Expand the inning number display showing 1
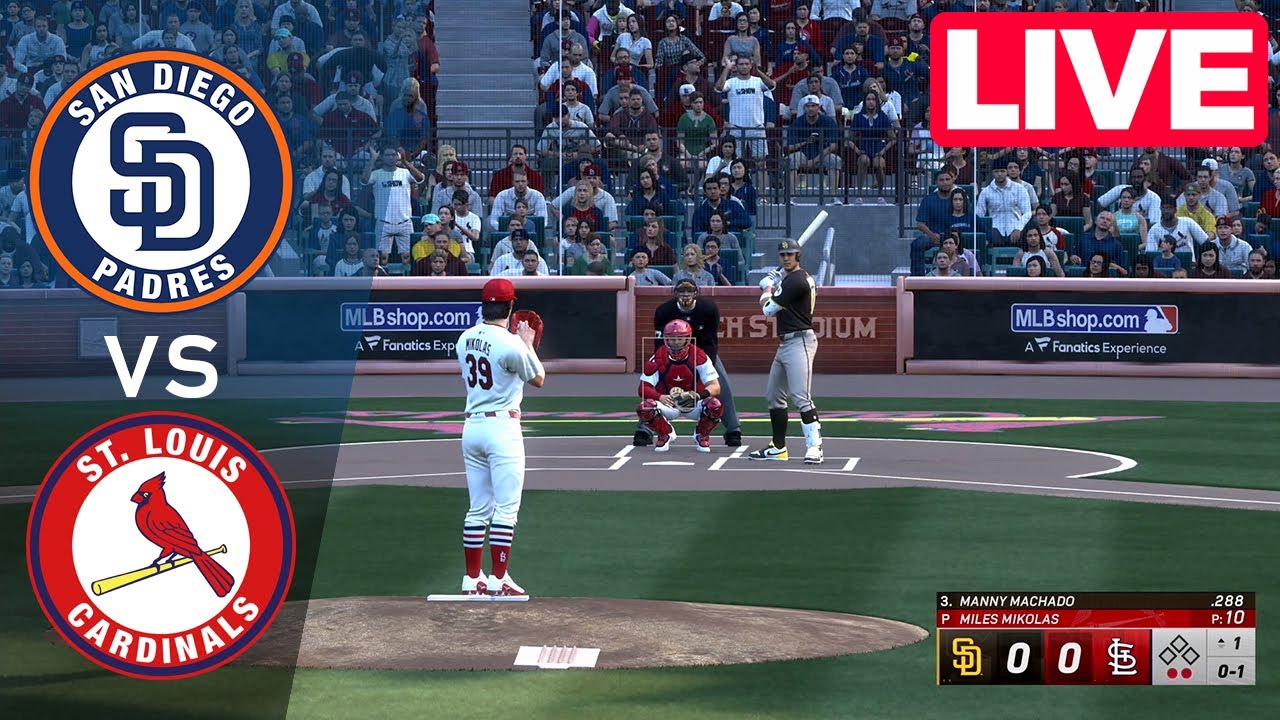This screenshot has width=1280, height=720. 1236,642
